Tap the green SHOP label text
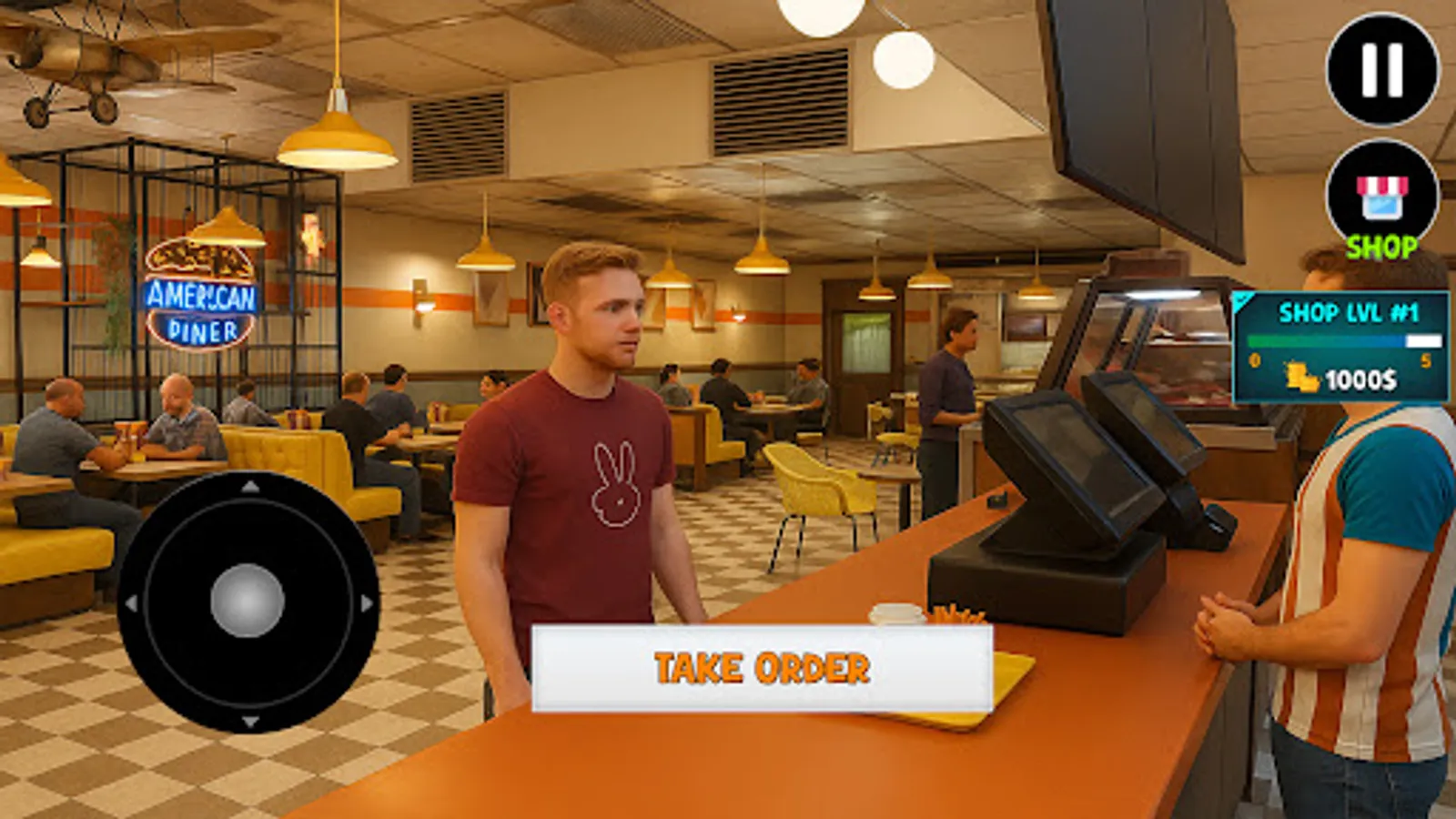The height and width of the screenshot is (819, 1456). pyautogui.click(x=1381, y=245)
